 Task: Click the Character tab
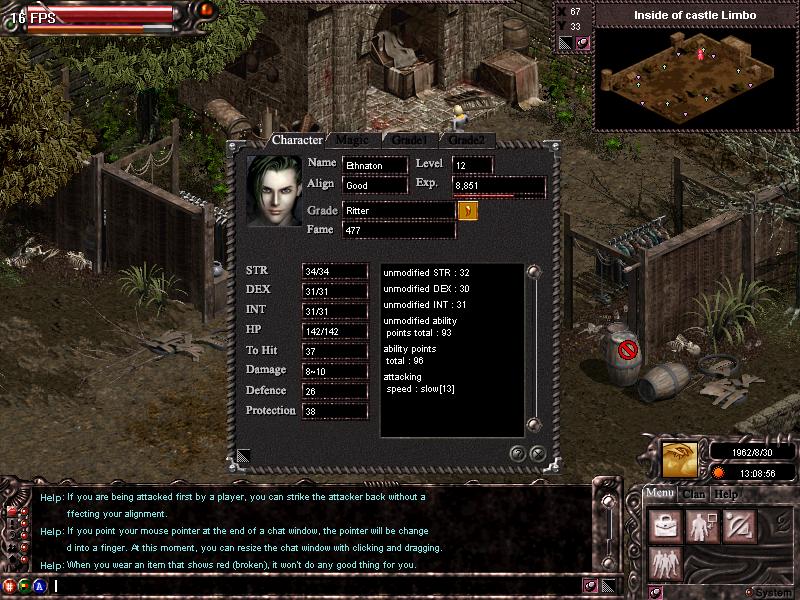pos(297,140)
